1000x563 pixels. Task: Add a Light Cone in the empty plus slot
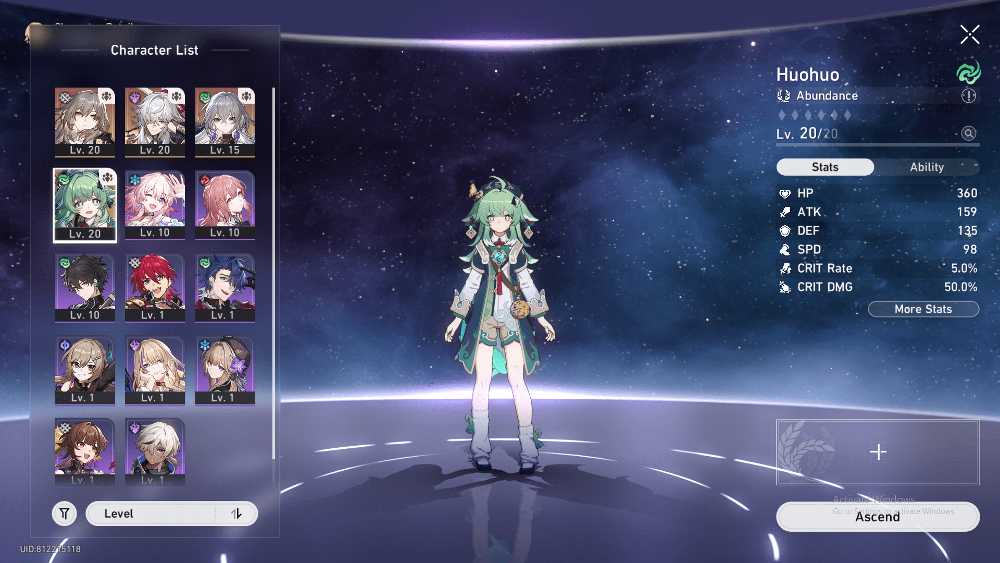877,452
